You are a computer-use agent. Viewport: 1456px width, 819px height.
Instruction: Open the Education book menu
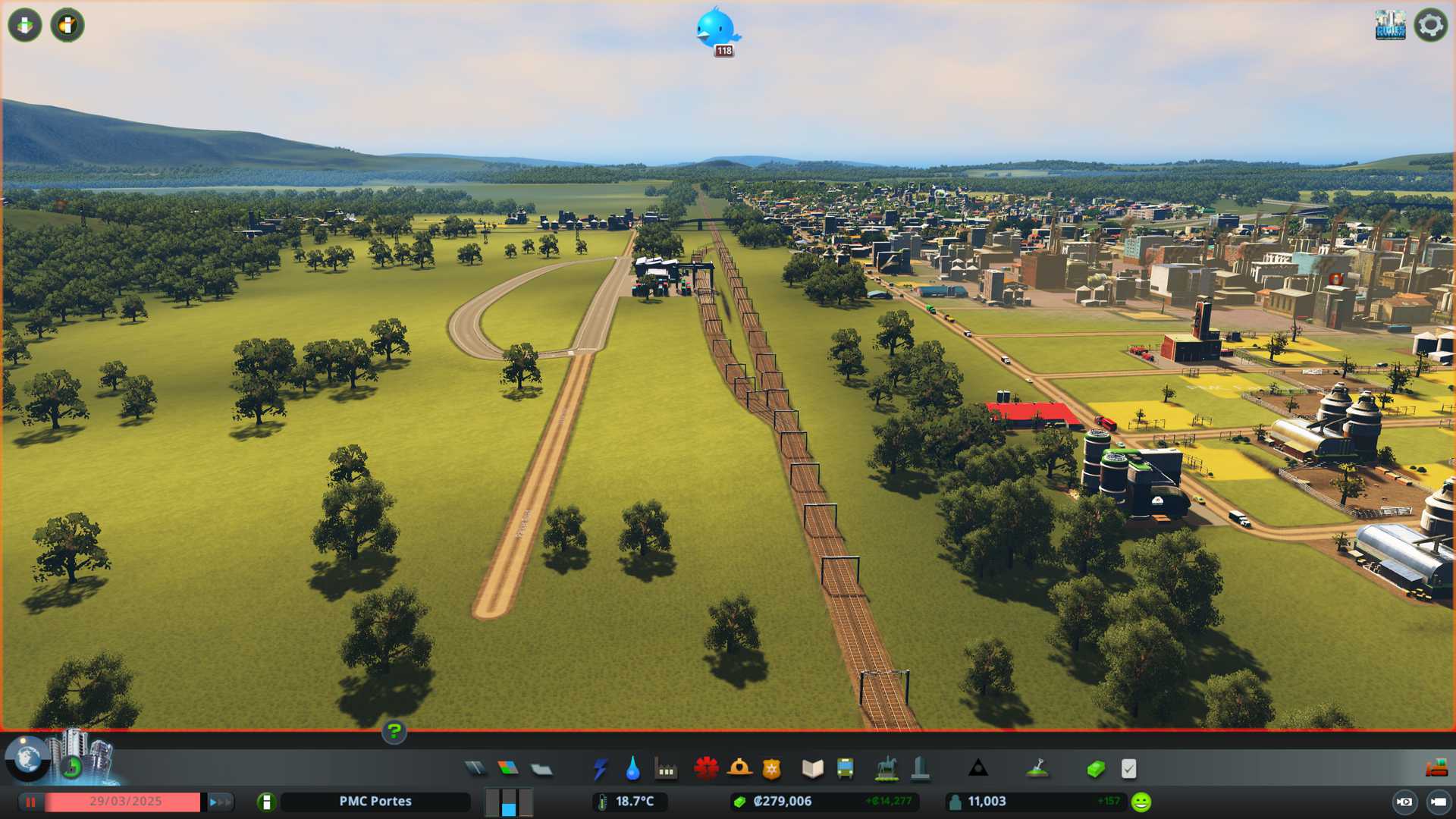(x=812, y=769)
